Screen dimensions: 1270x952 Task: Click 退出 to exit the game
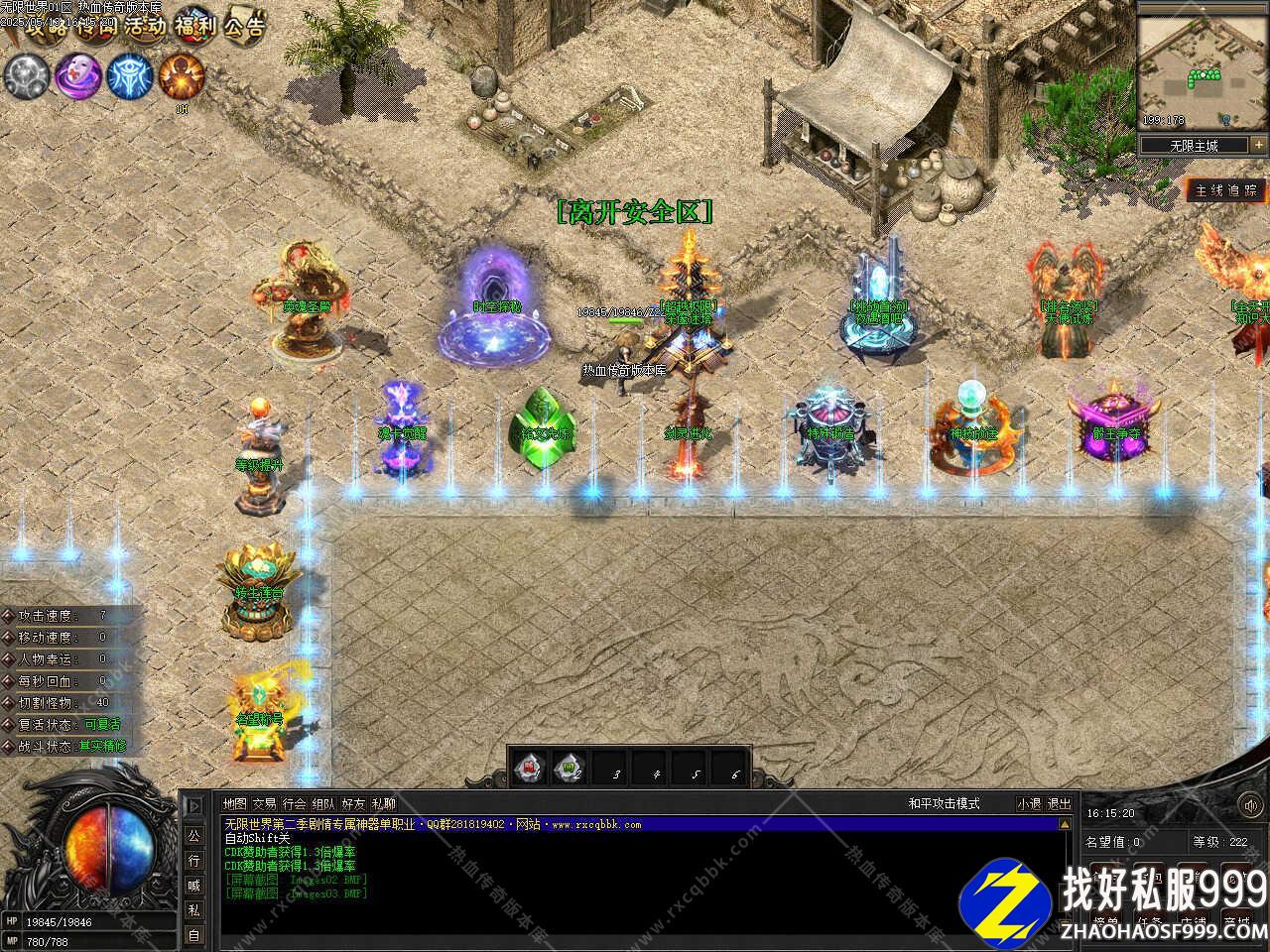tap(1060, 803)
